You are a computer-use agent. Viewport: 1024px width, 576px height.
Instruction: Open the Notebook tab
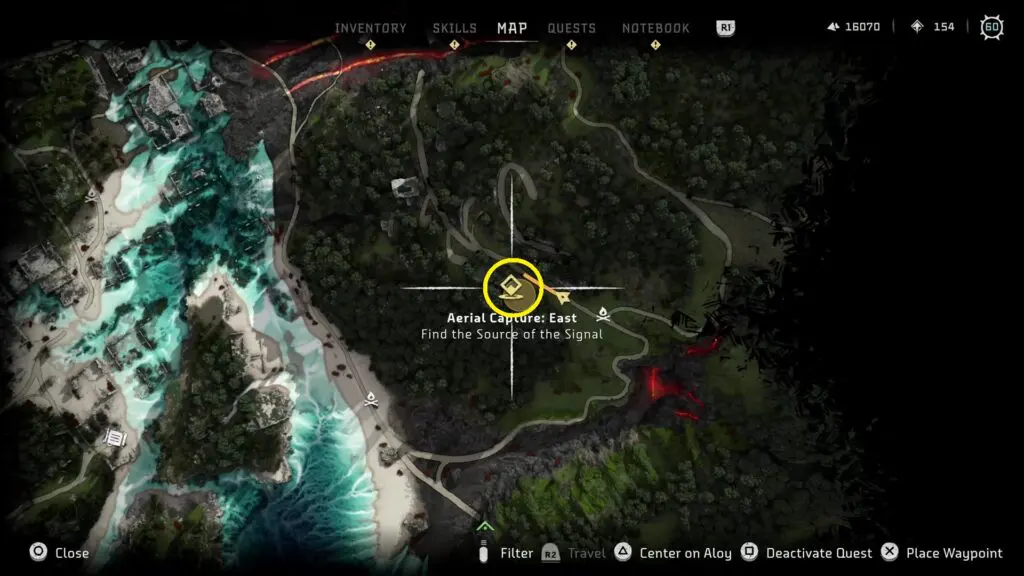point(655,28)
